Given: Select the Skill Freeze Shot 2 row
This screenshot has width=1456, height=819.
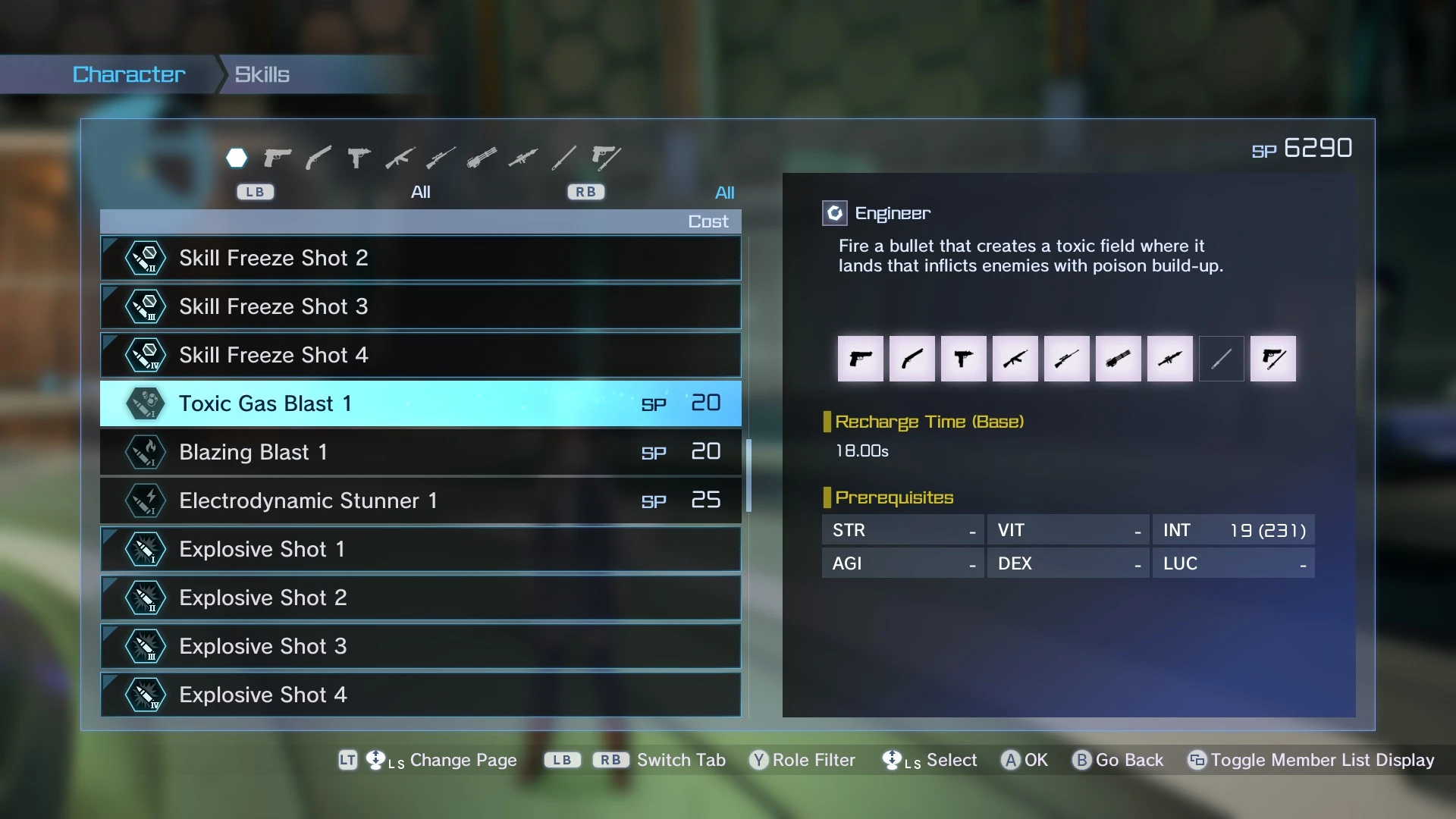Looking at the screenshot, I should click(x=420, y=258).
